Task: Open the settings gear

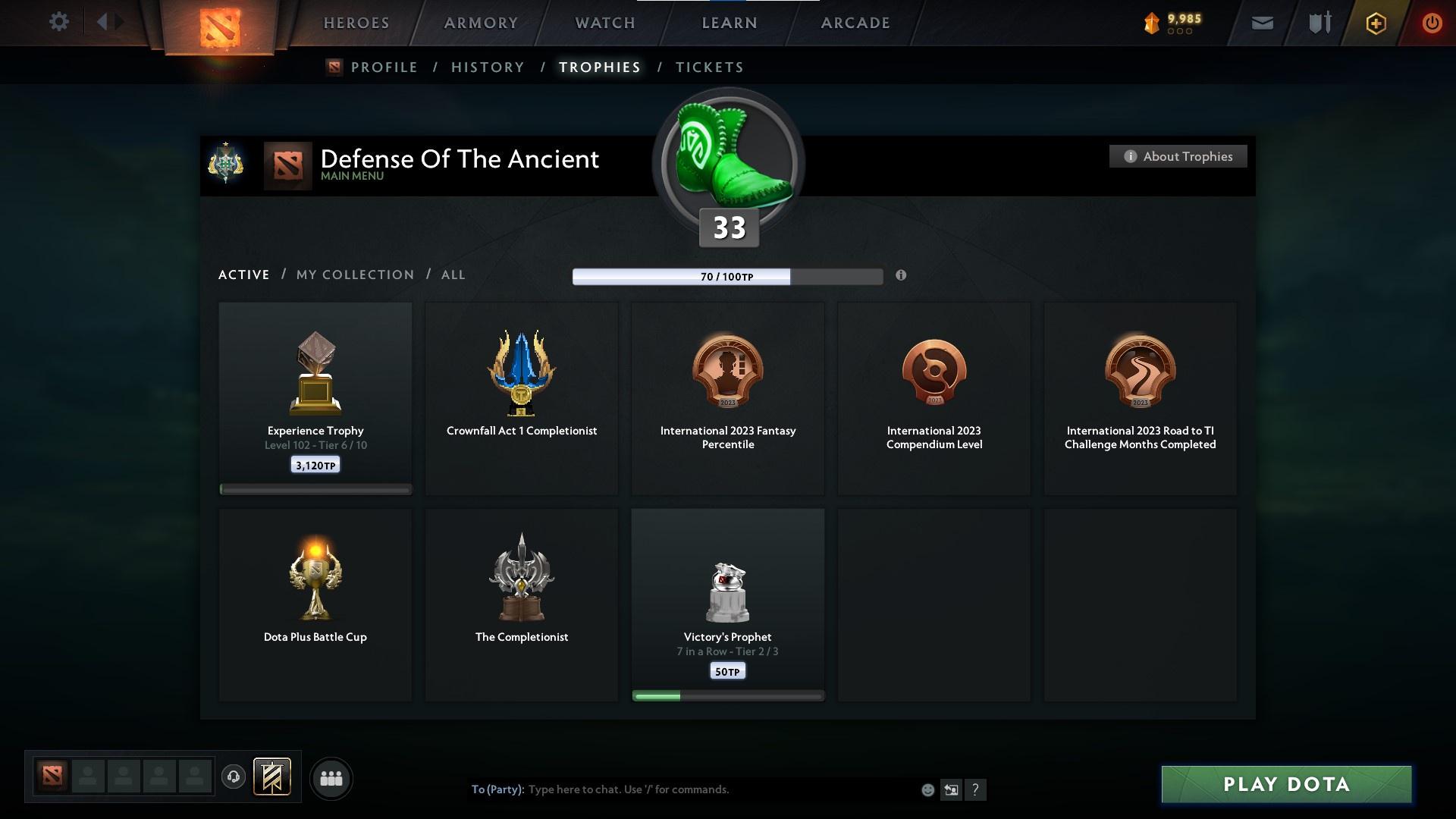Action: pos(59,22)
